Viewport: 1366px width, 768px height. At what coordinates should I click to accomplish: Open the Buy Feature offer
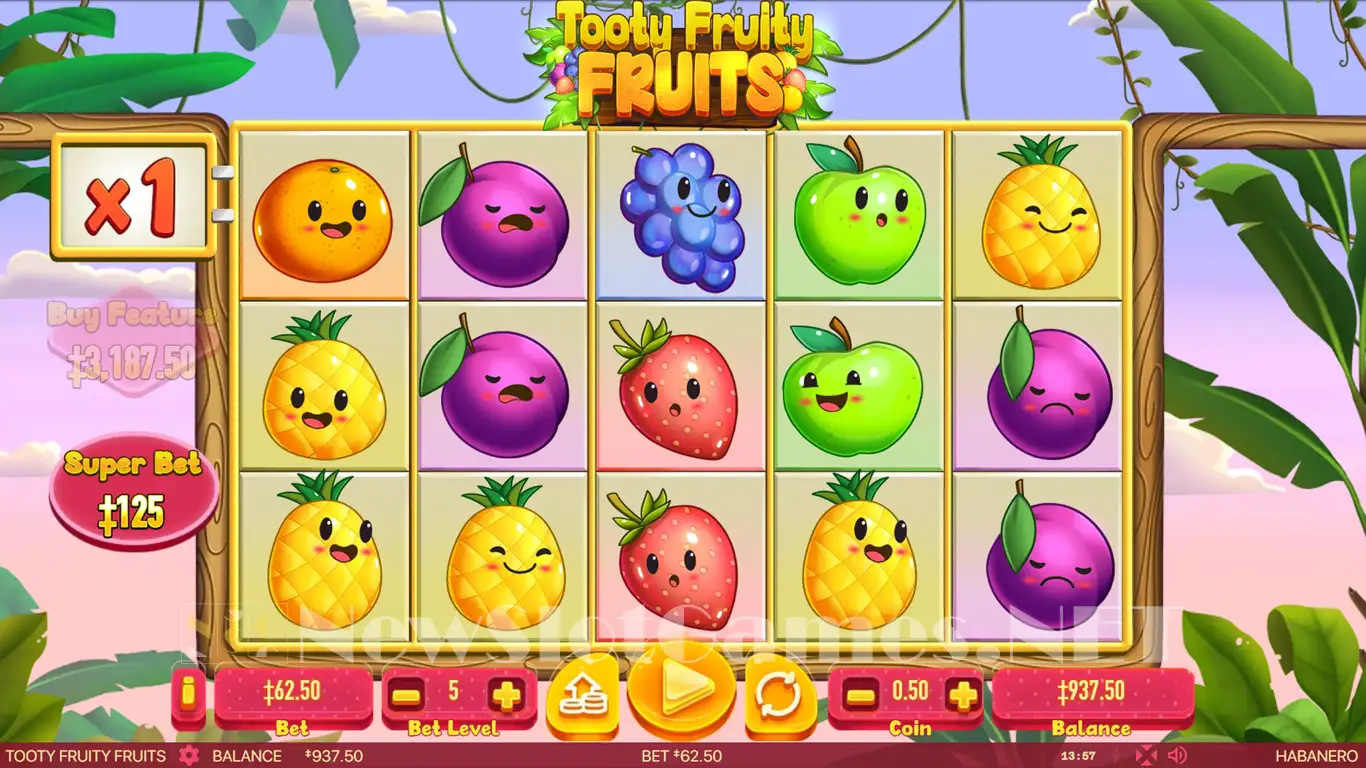[133, 342]
